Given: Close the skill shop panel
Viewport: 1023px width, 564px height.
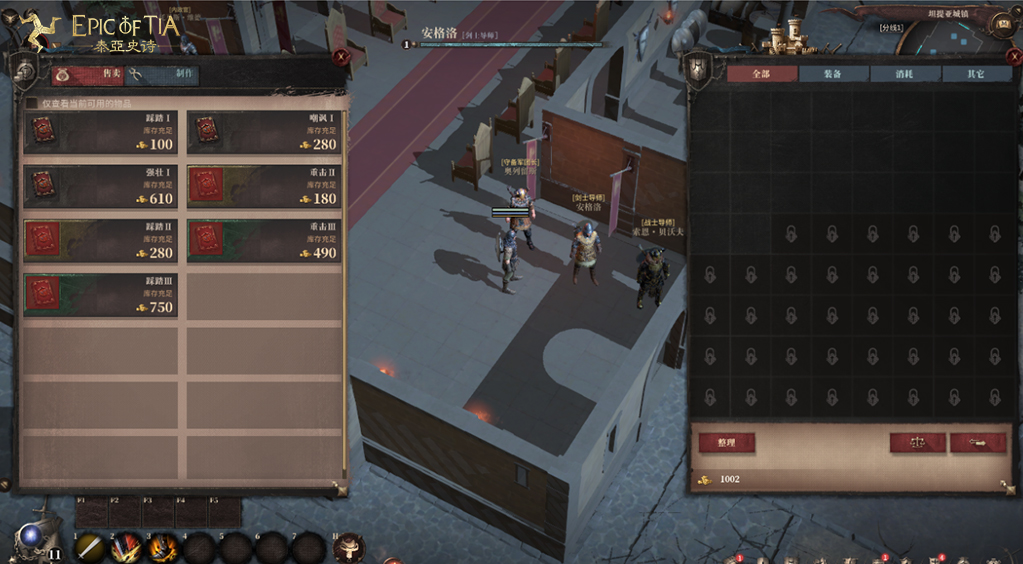Looking at the screenshot, I should click(341, 57).
